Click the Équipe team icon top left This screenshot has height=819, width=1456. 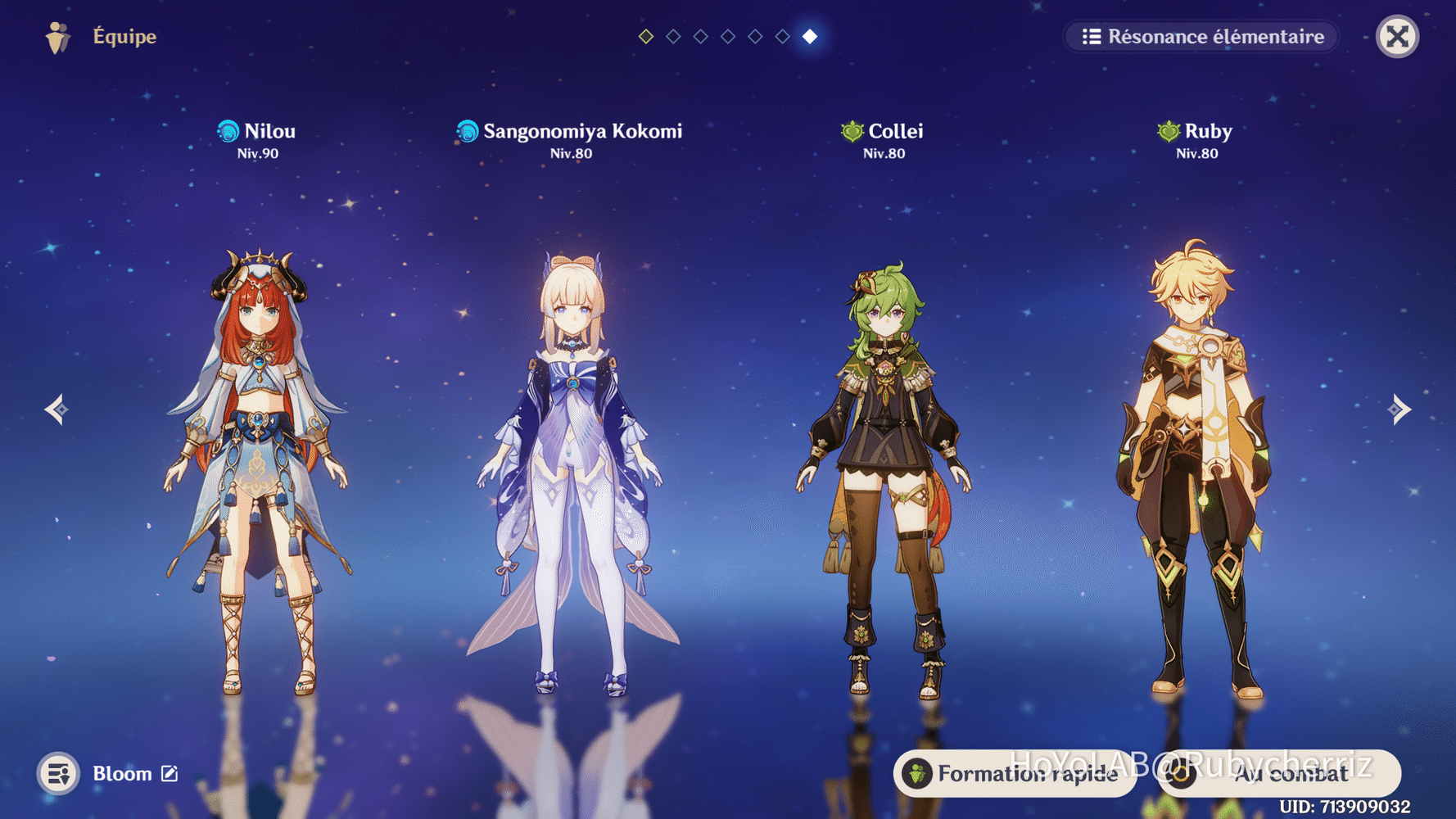(x=57, y=36)
